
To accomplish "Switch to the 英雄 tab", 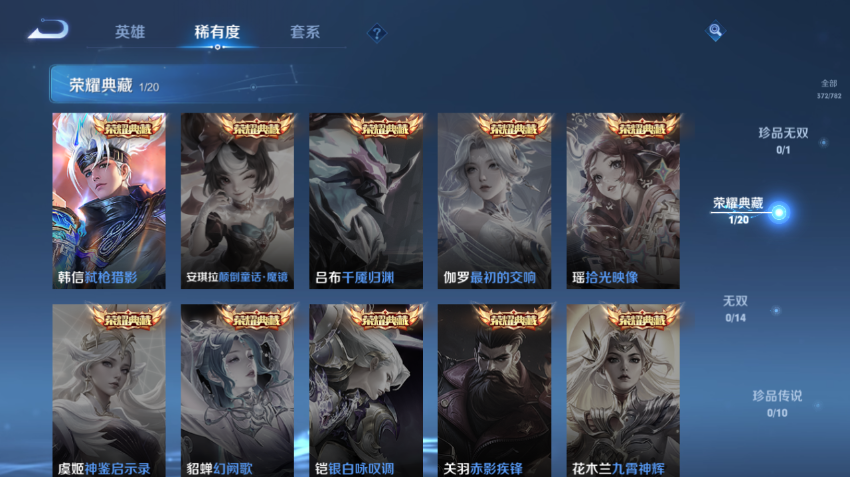I will (x=130, y=32).
